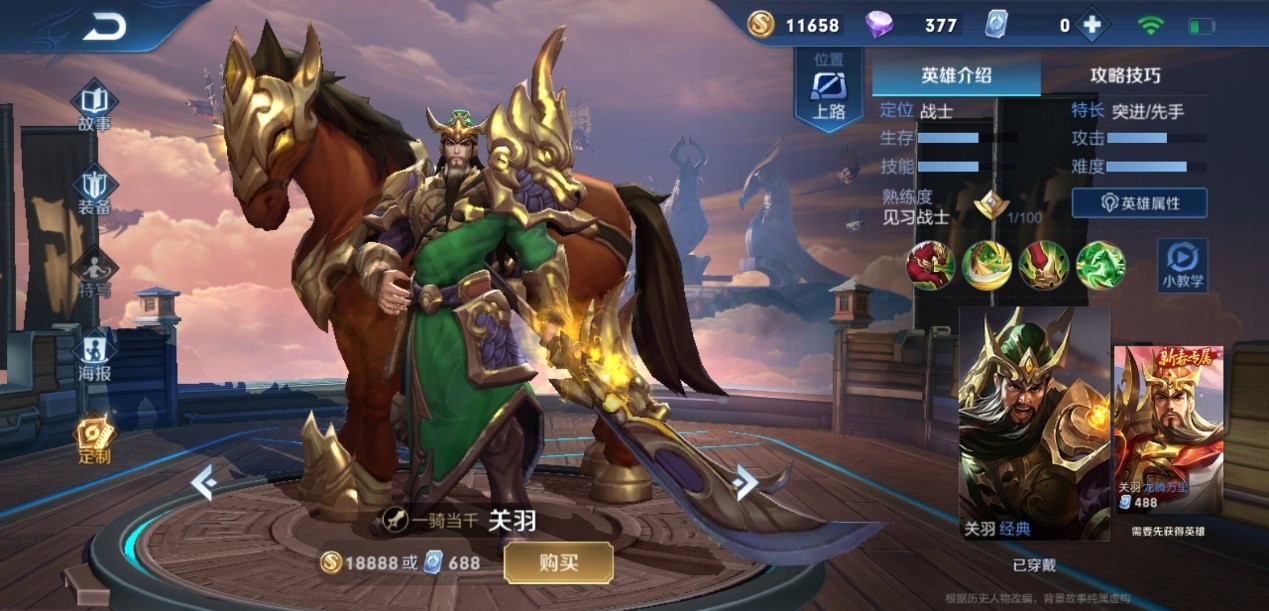The image size is (1269, 611).
Task: Go back using the return arrow
Action: coord(104,27)
